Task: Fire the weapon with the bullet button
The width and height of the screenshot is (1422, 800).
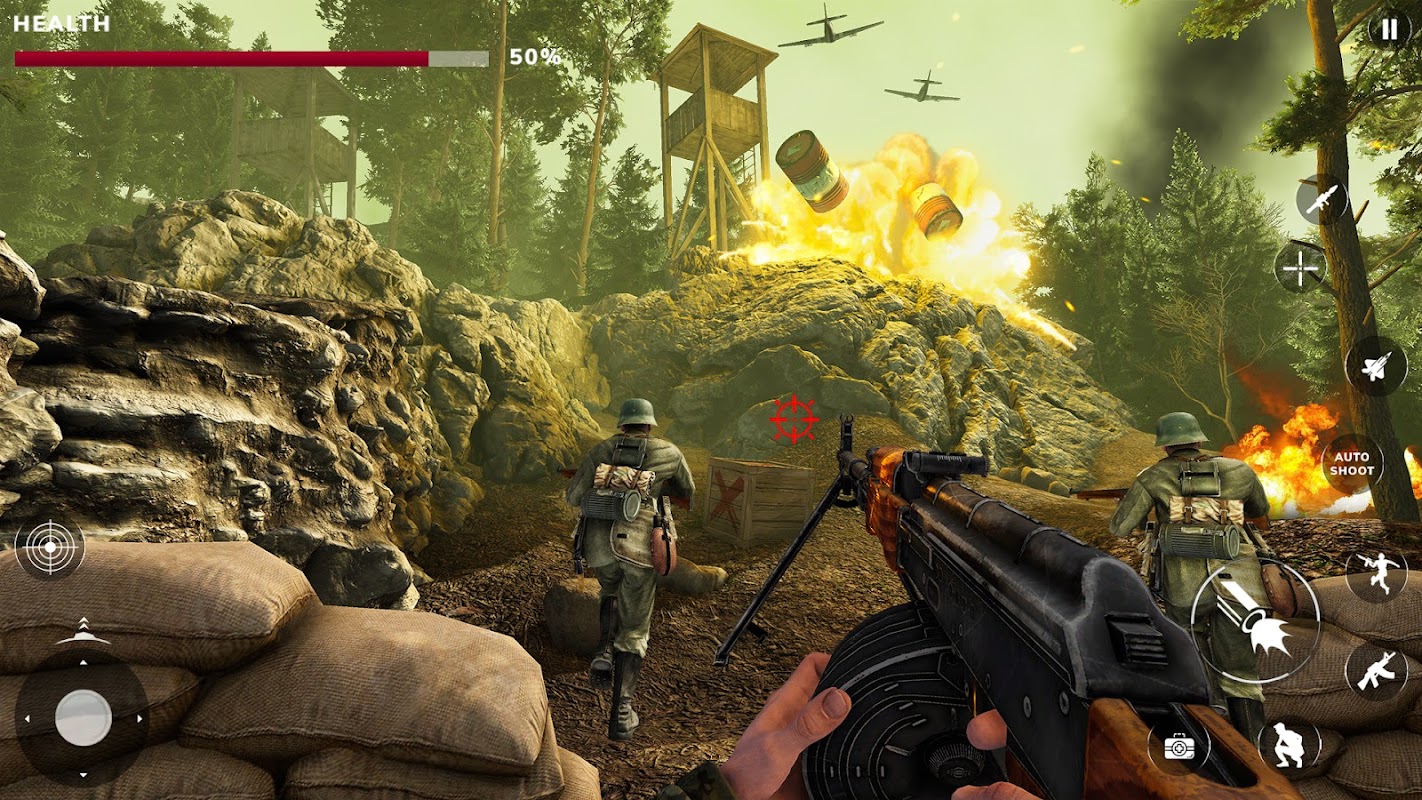Action: point(1255,620)
